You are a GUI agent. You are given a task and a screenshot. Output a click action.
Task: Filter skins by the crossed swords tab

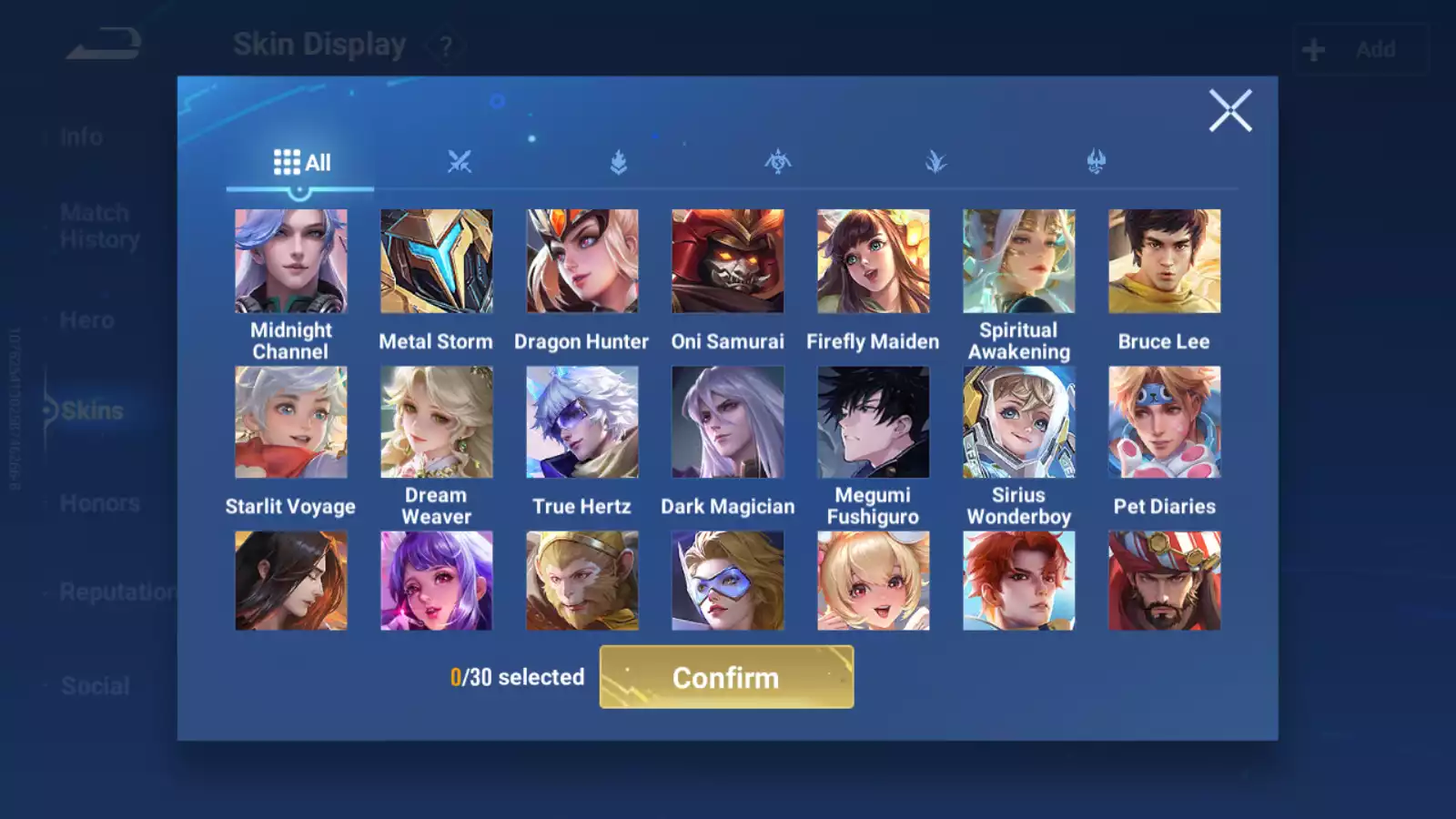pyautogui.click(x=460, y=162)
